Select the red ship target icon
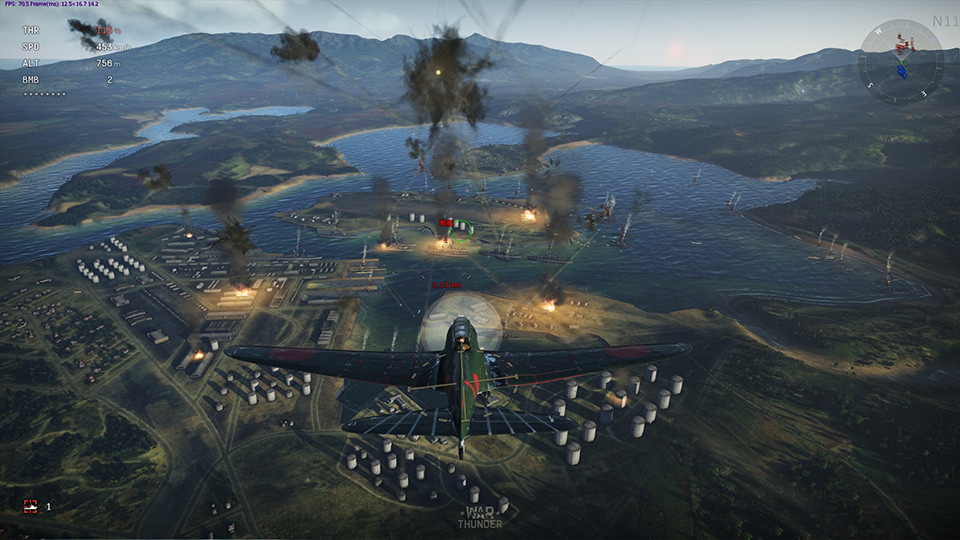The image size is (960, 540). tap(31, 507)
